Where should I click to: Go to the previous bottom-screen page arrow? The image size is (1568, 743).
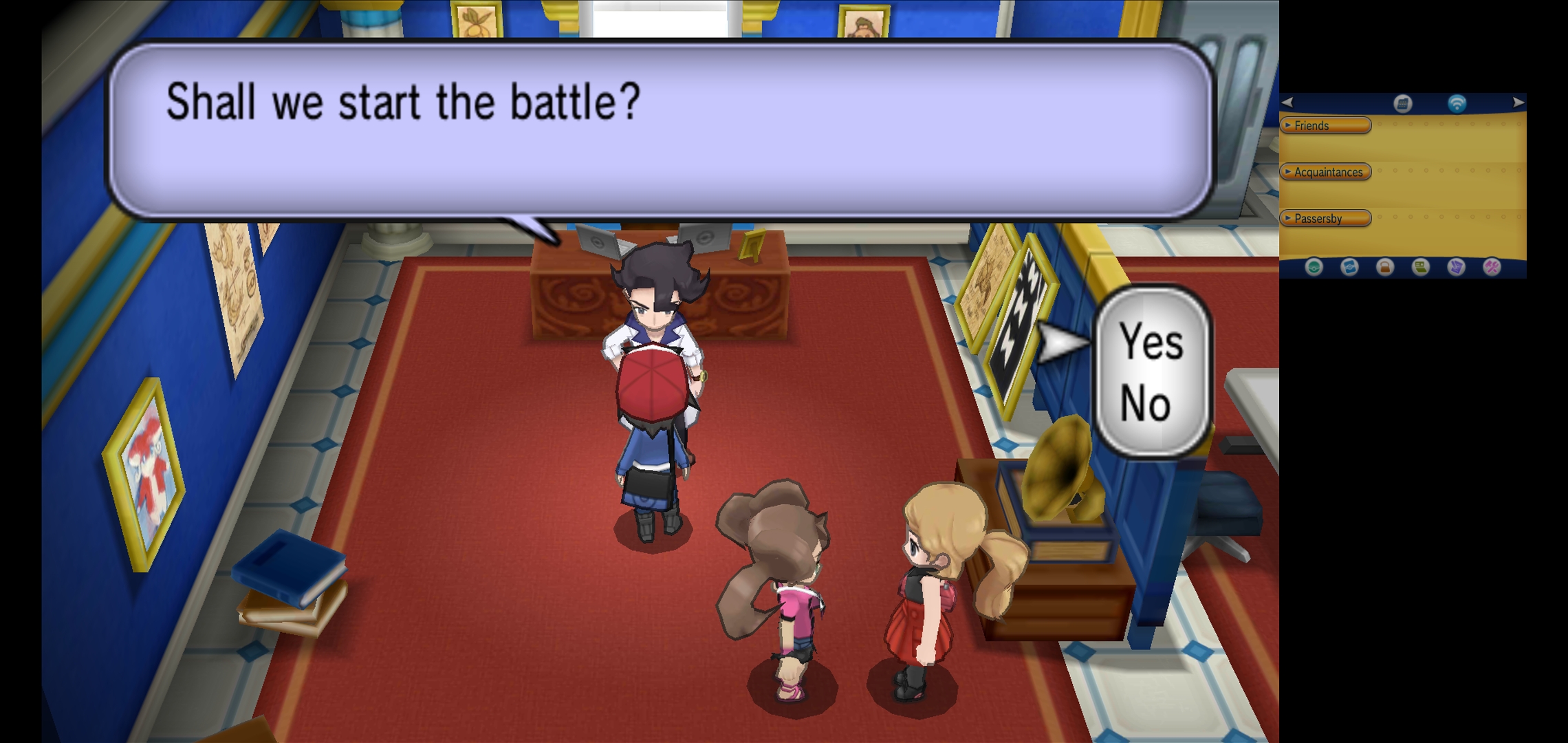pyautogui.click(x=1288, y=103)
